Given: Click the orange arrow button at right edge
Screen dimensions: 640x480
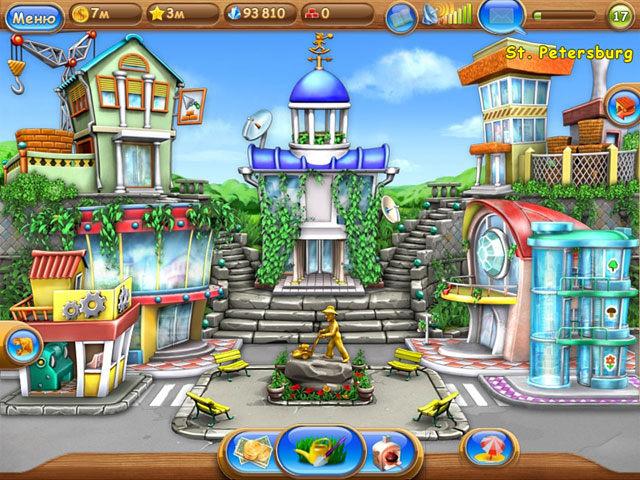Looking at the screenshot, I should point(623,104).
